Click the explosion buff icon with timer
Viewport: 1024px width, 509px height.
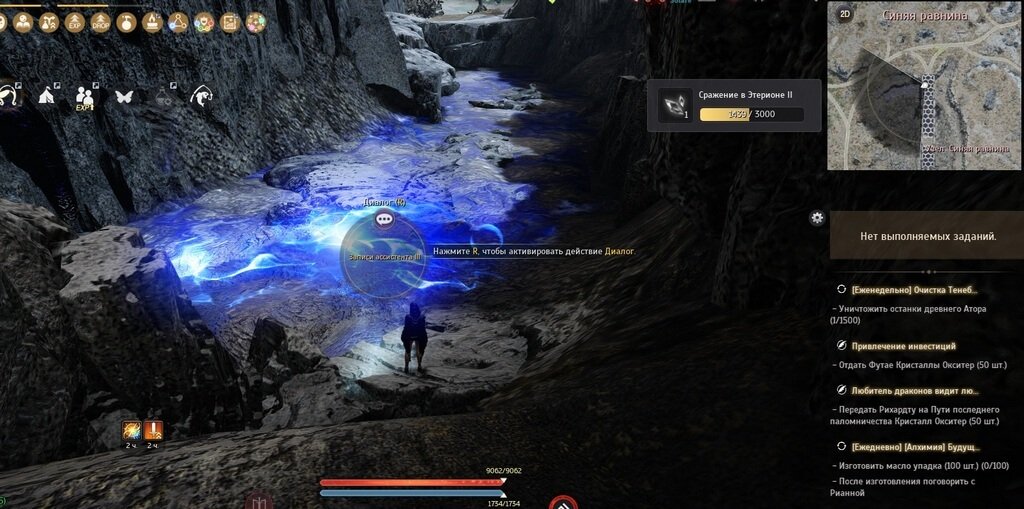pos(131,430)
